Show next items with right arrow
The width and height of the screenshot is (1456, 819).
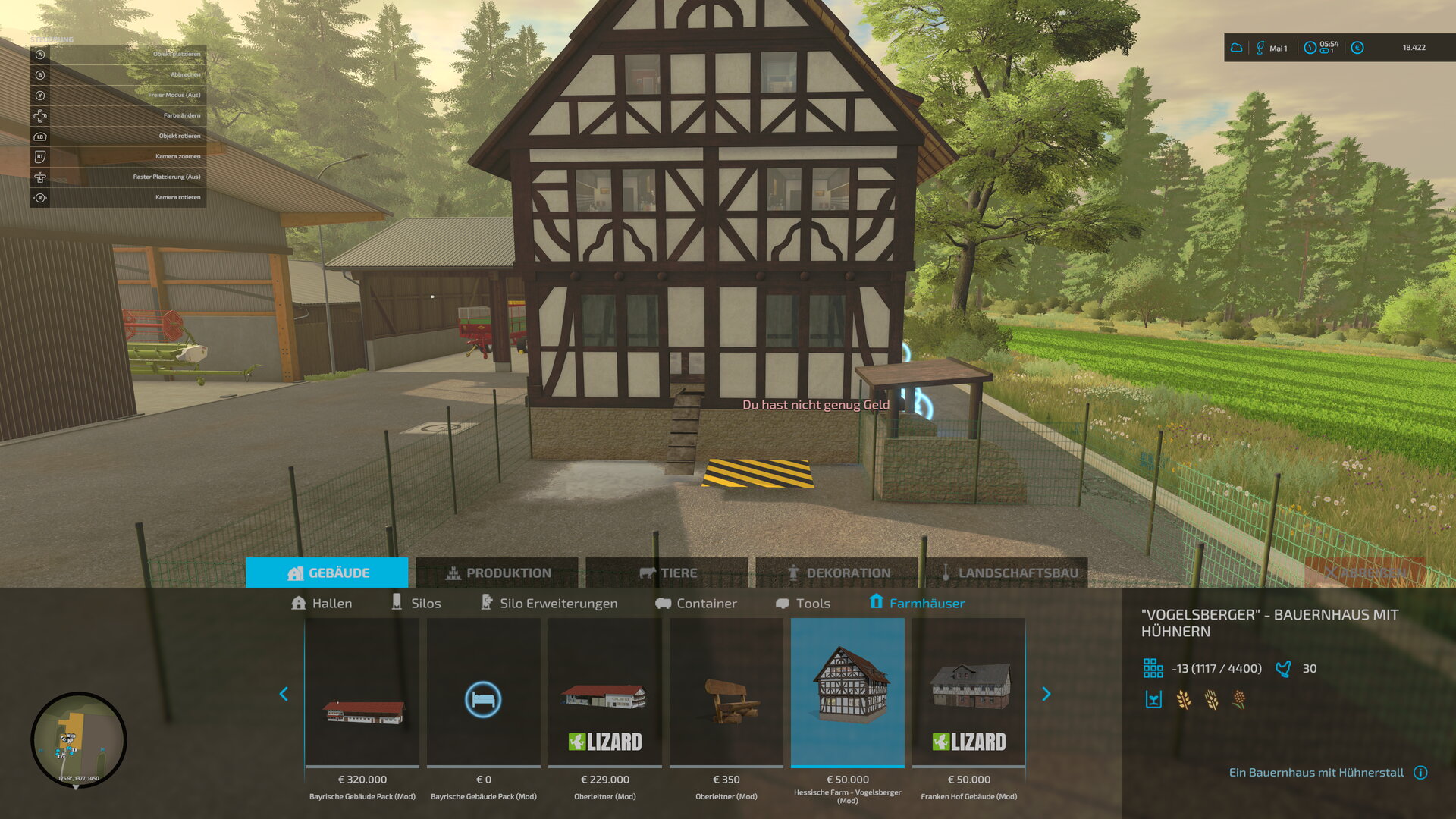1046,694
